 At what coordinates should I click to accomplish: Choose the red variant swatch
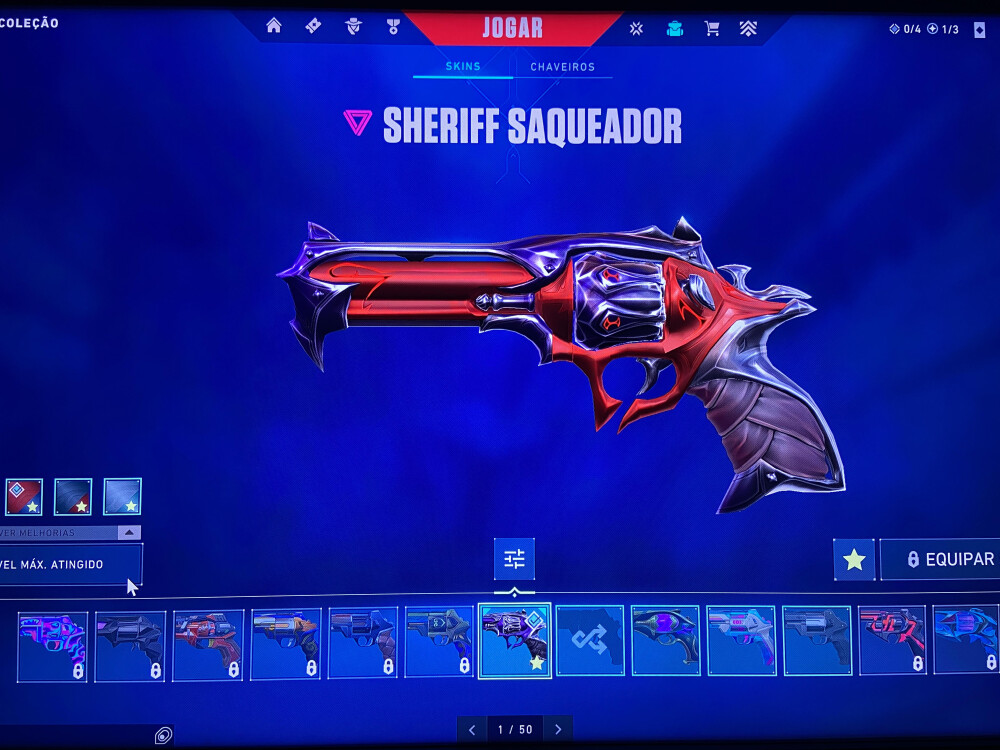[24, 497]
